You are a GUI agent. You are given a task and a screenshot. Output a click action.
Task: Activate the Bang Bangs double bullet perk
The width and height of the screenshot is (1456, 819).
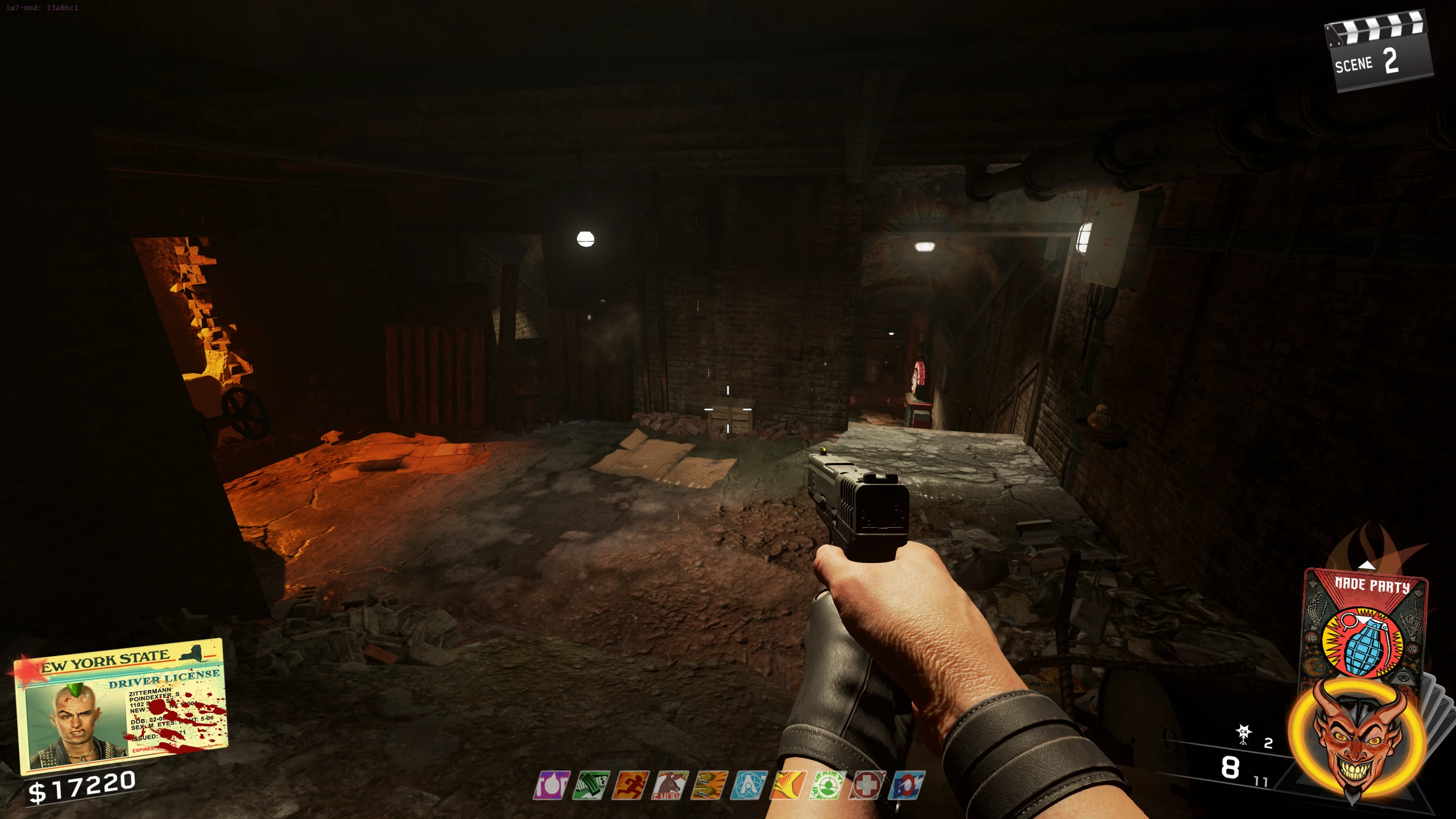tap(709, 785)
